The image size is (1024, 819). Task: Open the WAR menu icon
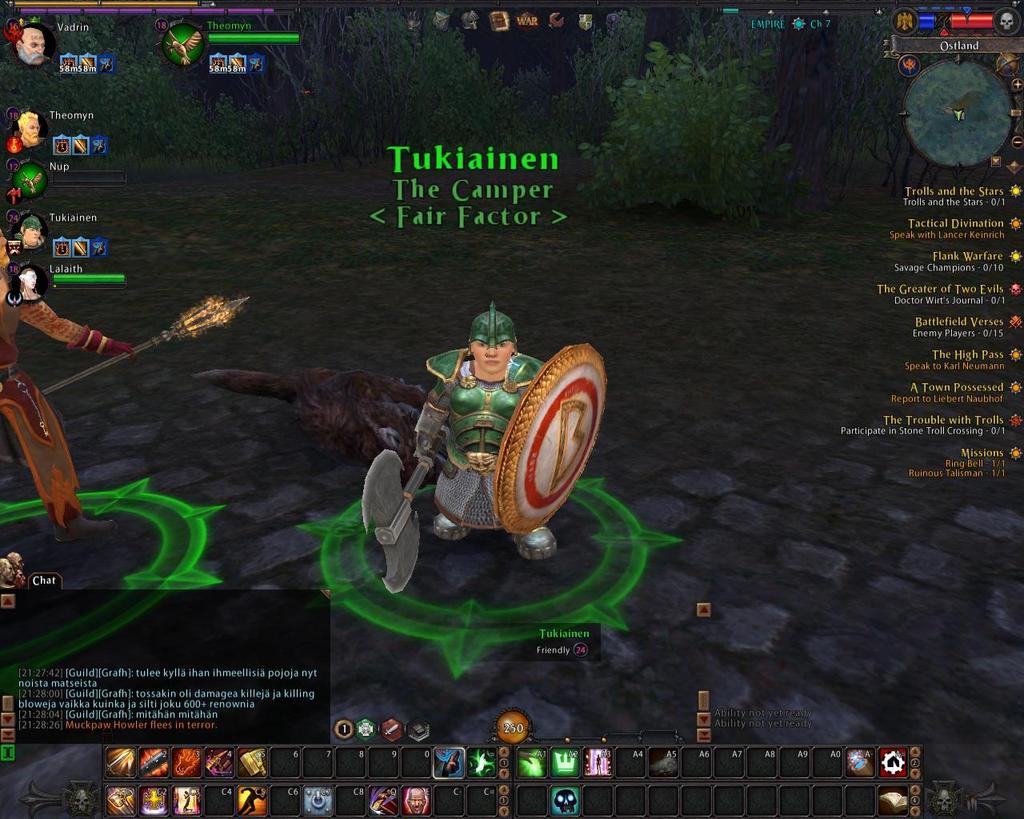point(527,20)
